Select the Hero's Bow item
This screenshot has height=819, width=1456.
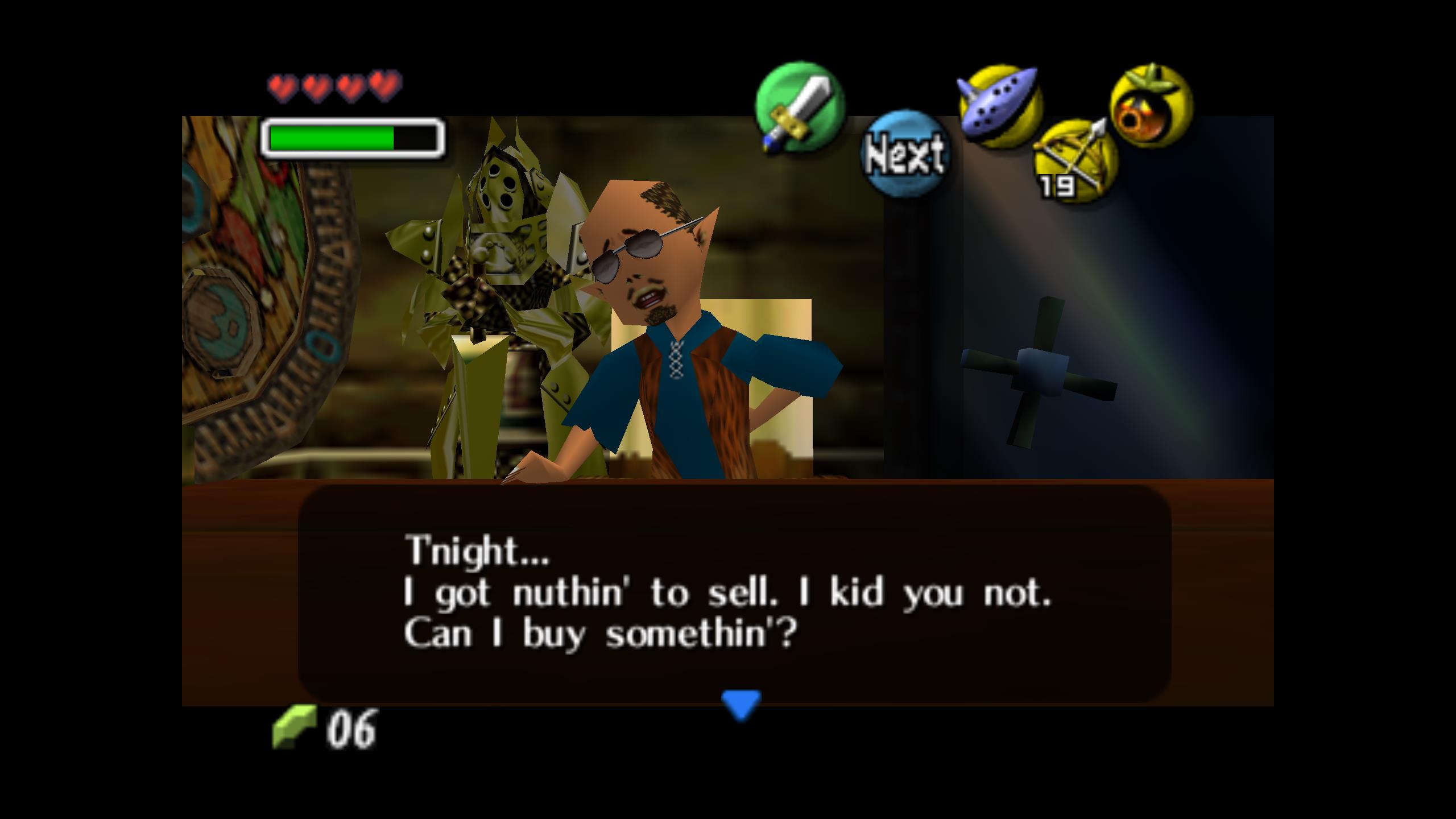[1075, 160]
